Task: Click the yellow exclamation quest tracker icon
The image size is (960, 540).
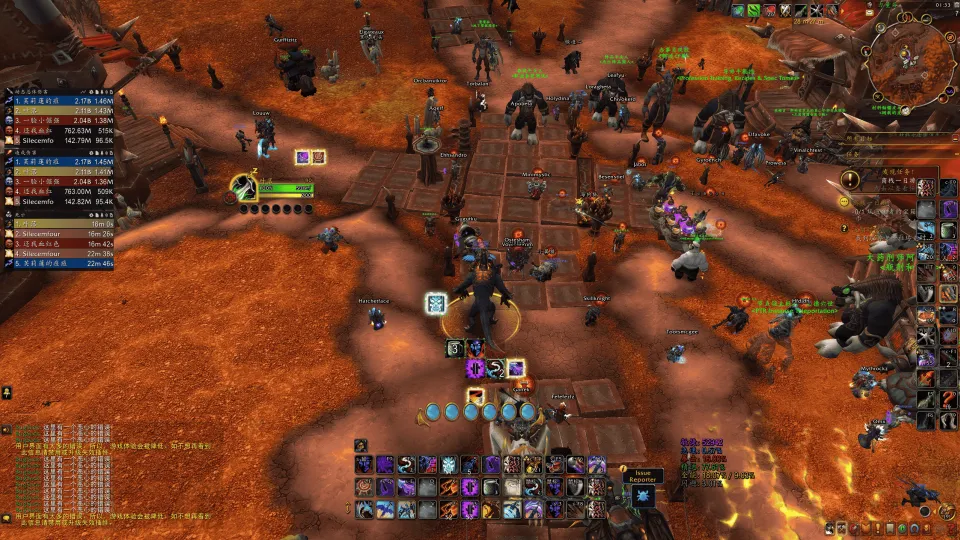Action: (850, 180)
